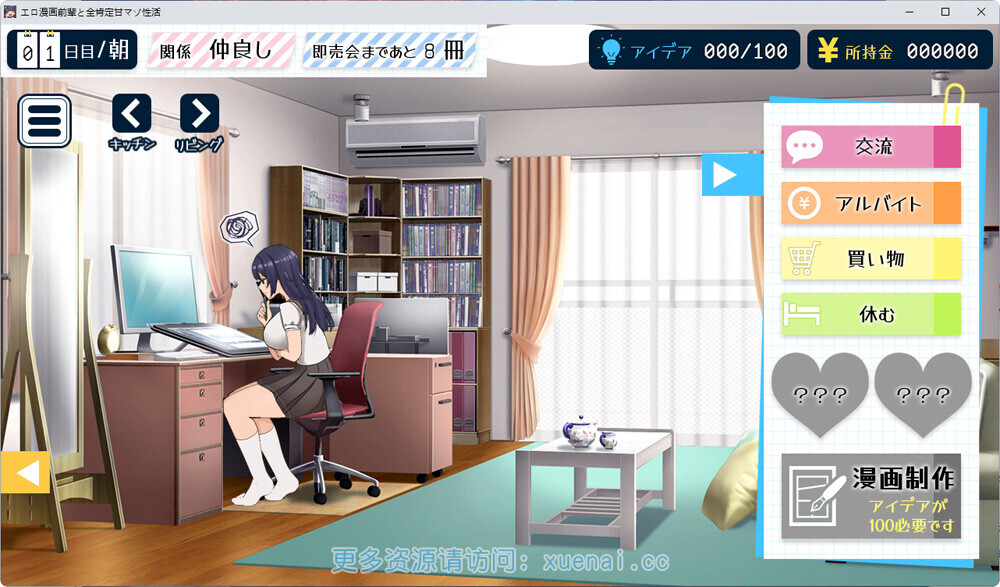The width and height of the screenshot is (1000, 587).
Task: Collapse the action panel with blue arrow
Action: point(722,175)
